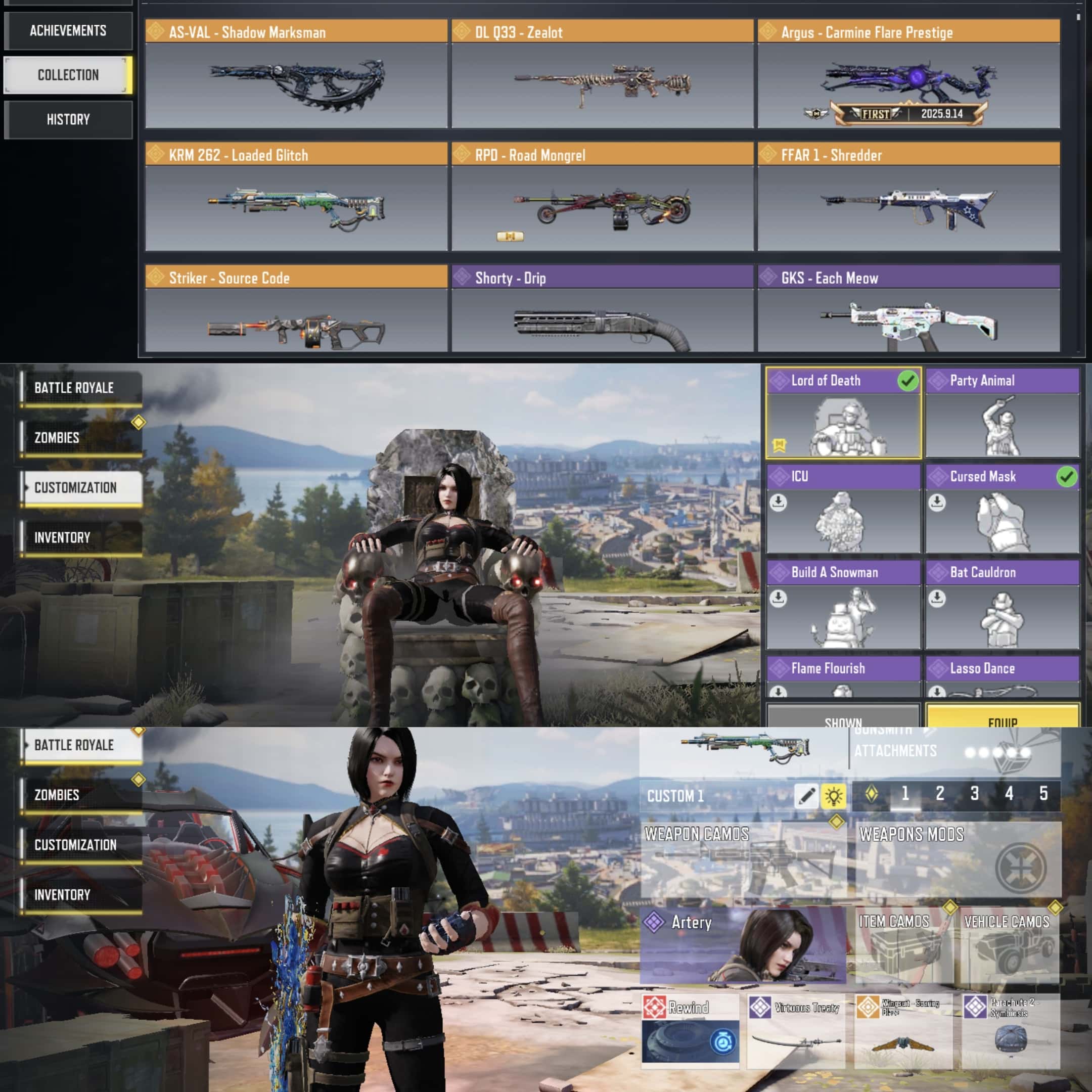Select the Artery character tile

(743, 945)
